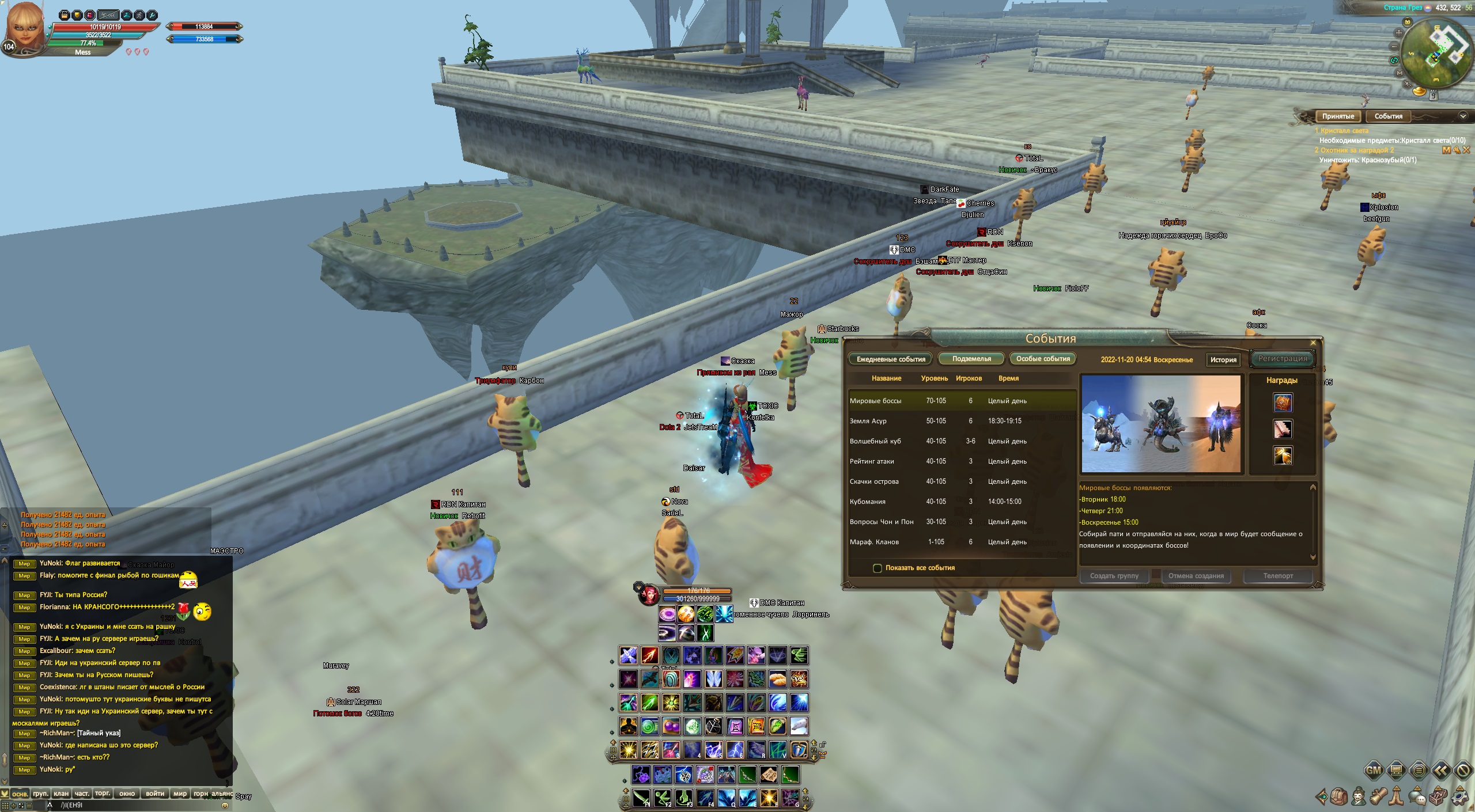Open the Особые события tab

pos(1043,359)
